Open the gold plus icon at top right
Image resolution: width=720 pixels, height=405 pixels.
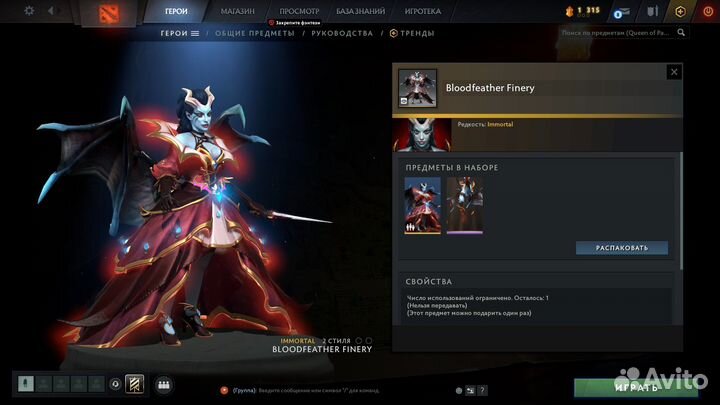click(681, 11)
